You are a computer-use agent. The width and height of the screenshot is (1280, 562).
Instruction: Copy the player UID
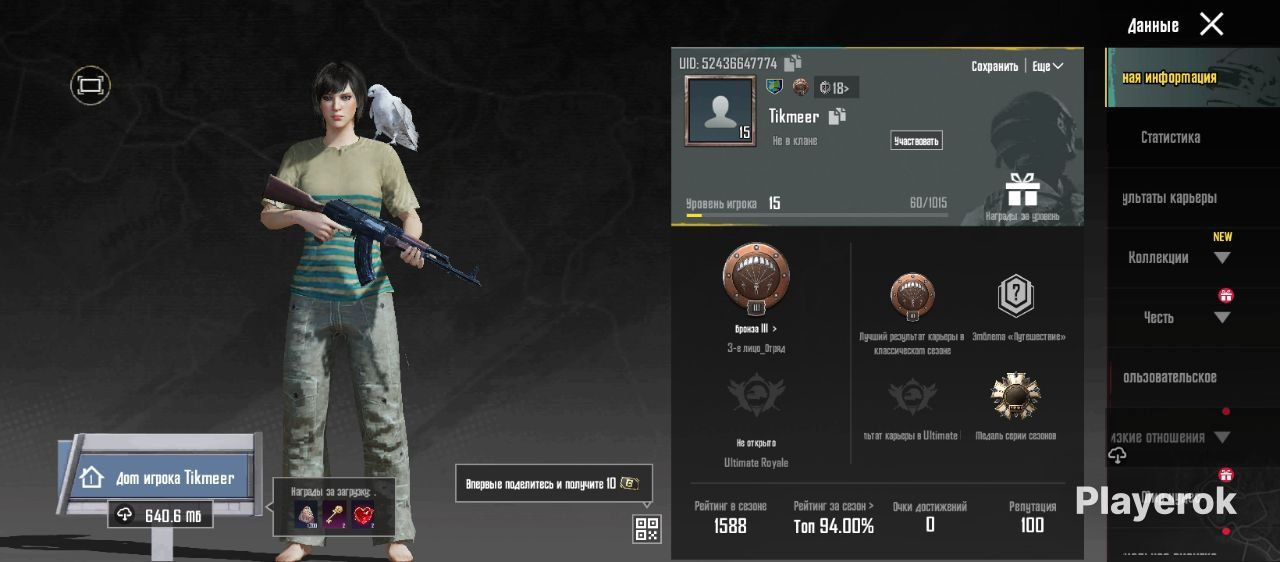(793, 63)
